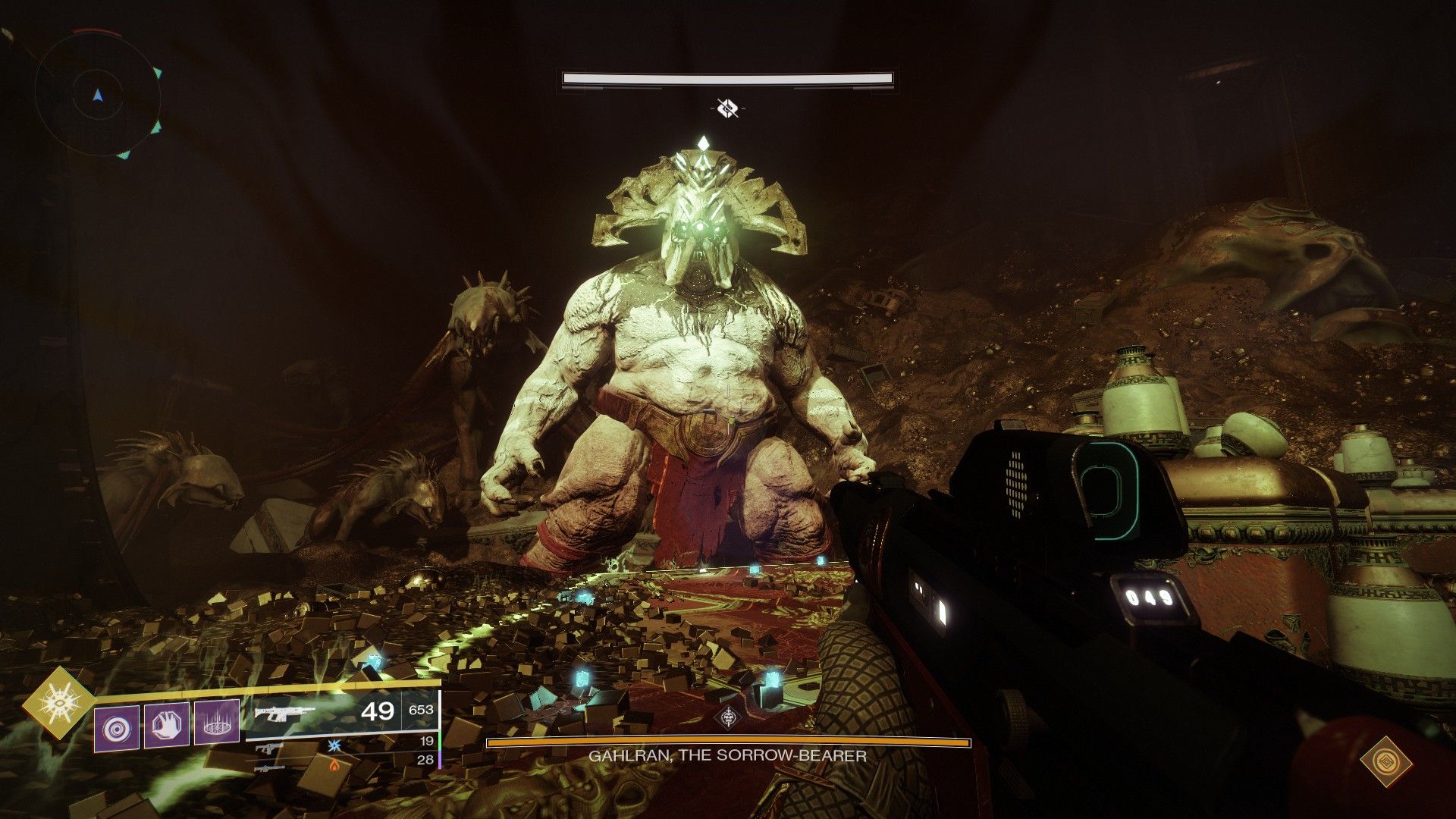1456x819 pixels.
Task: Activate the melee ability icon
Action: (x=165, y=726)
